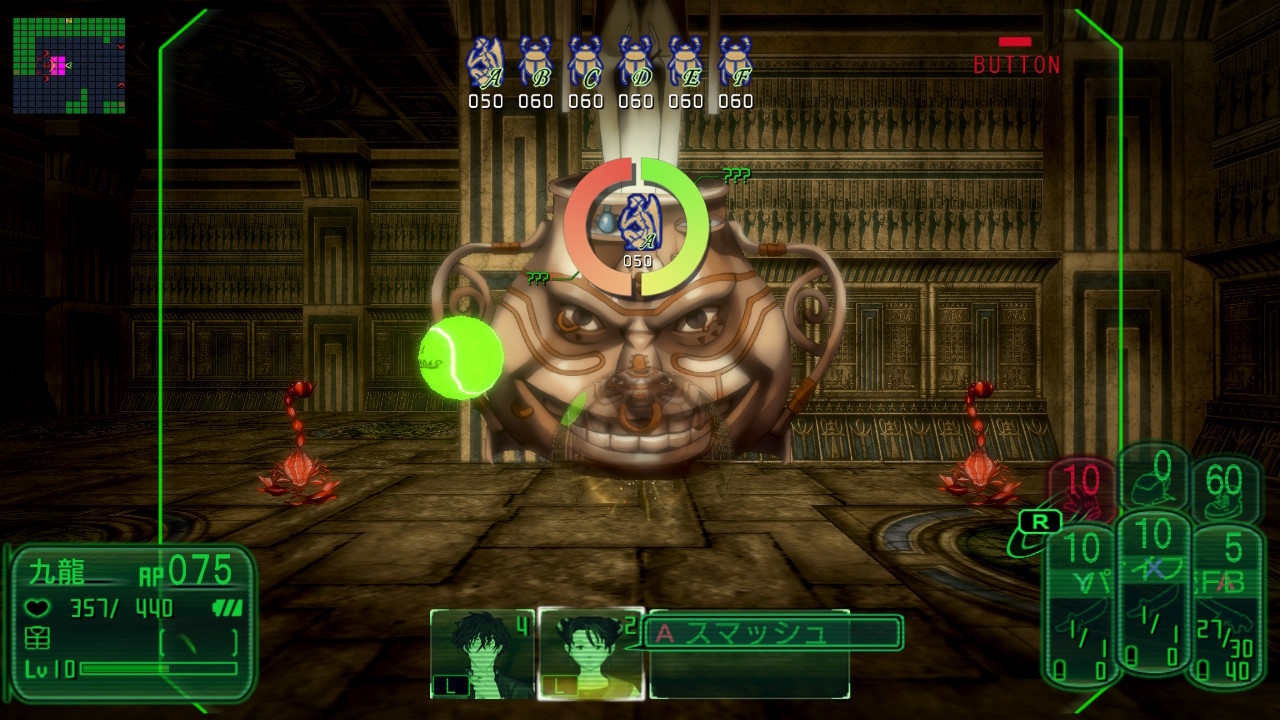The width and height of the screenshot is (1280, 720).
Task: Choose the red punch attack slot
Action: (x=1081, y=488)
